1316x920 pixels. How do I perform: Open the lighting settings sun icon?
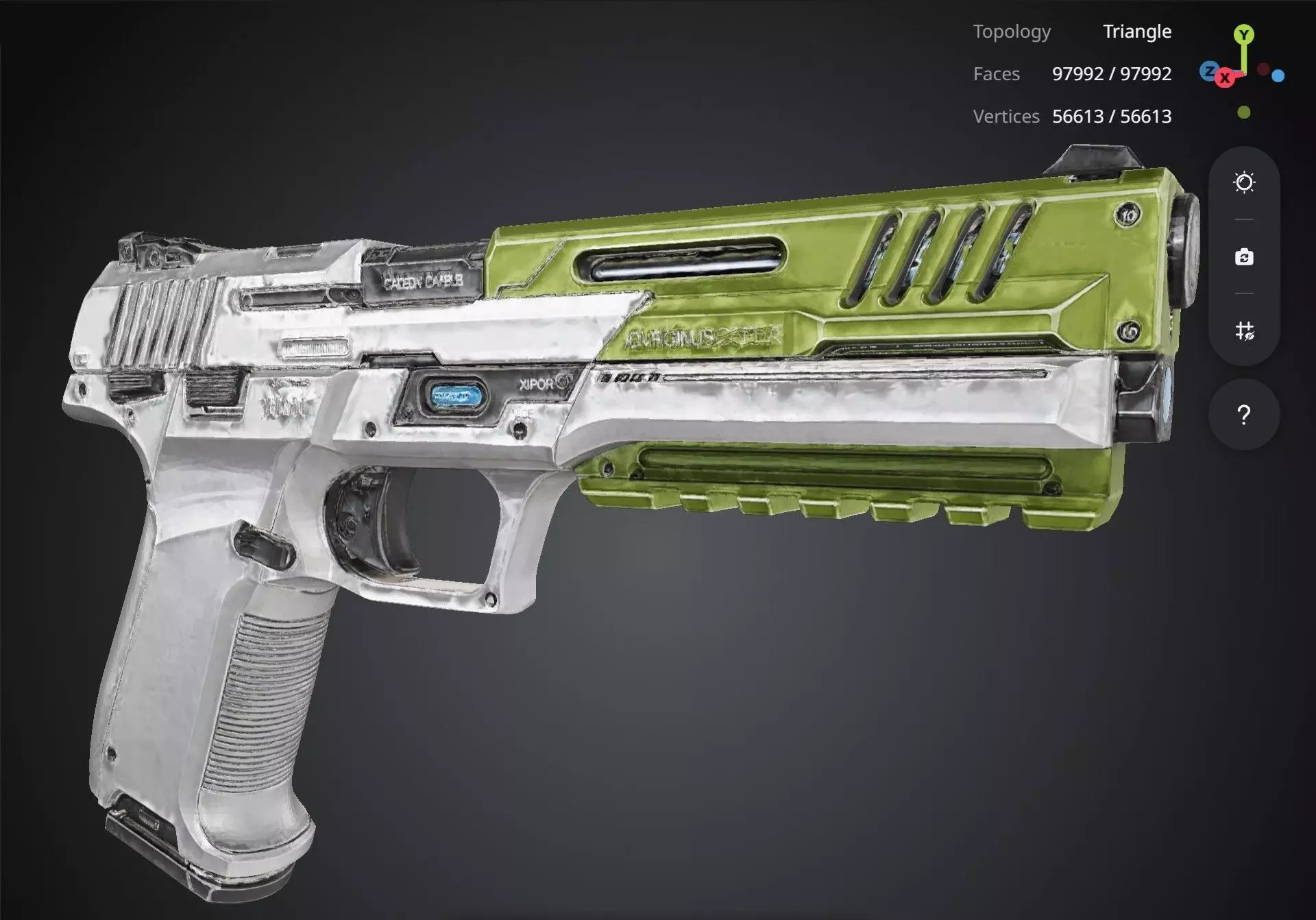(1244, 182)
